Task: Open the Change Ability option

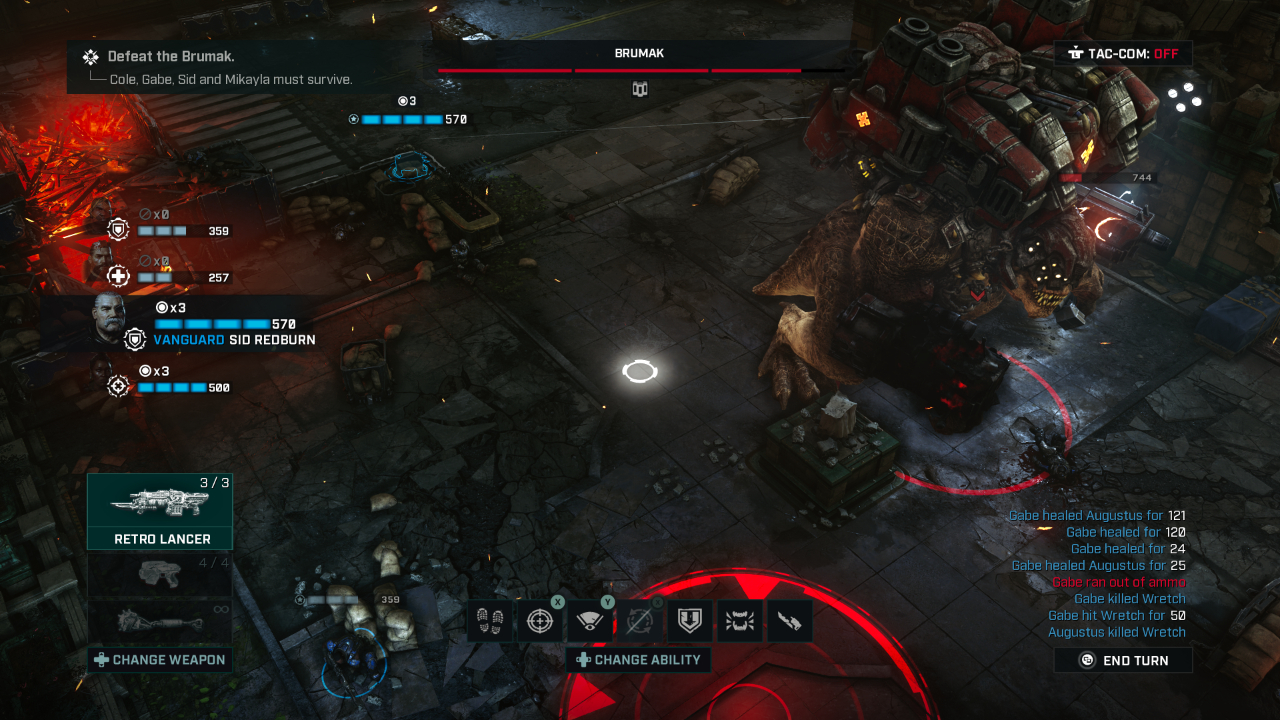Action: tap(638, 660)
